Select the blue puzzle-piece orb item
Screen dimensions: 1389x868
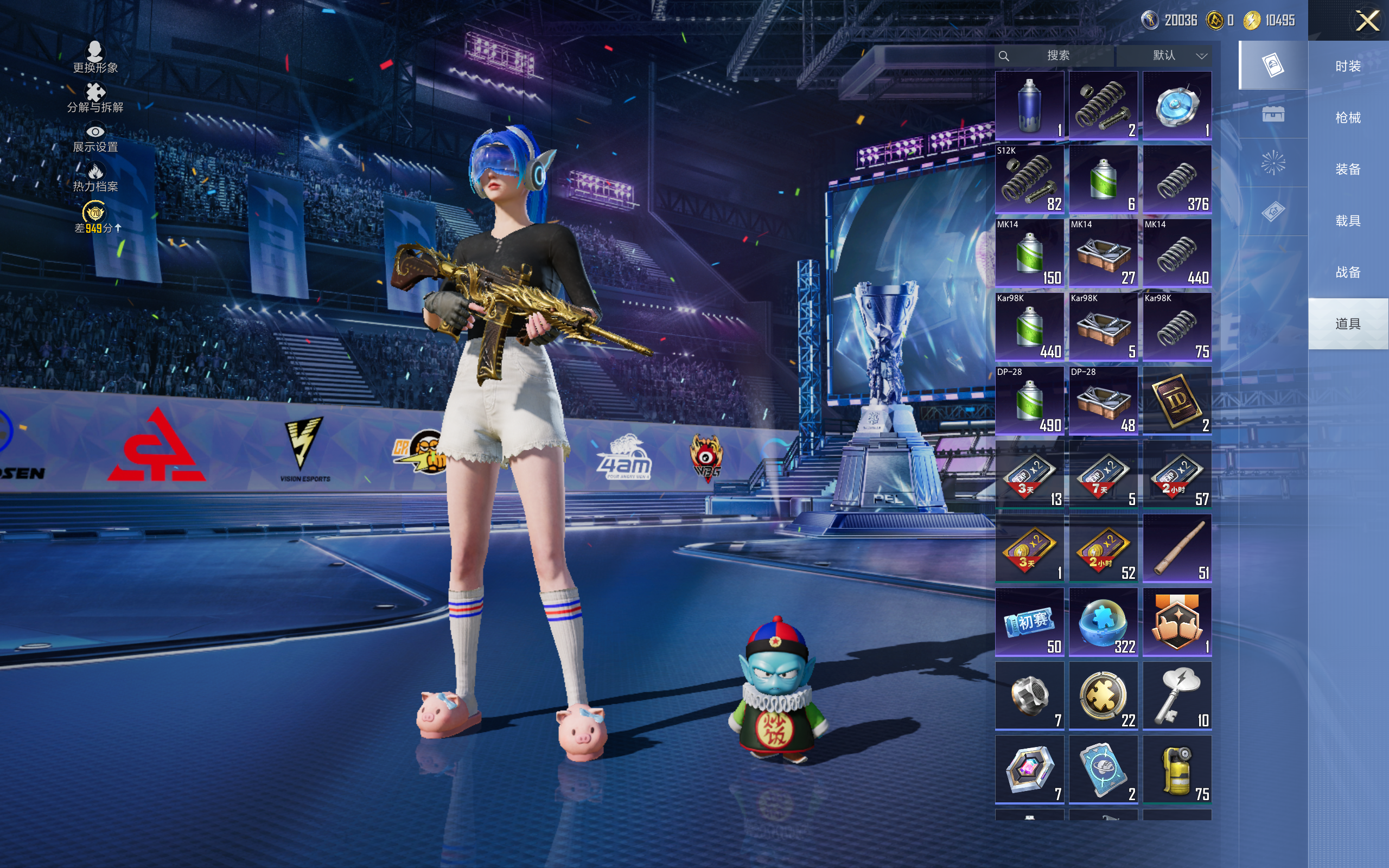tap(1103, 622)
